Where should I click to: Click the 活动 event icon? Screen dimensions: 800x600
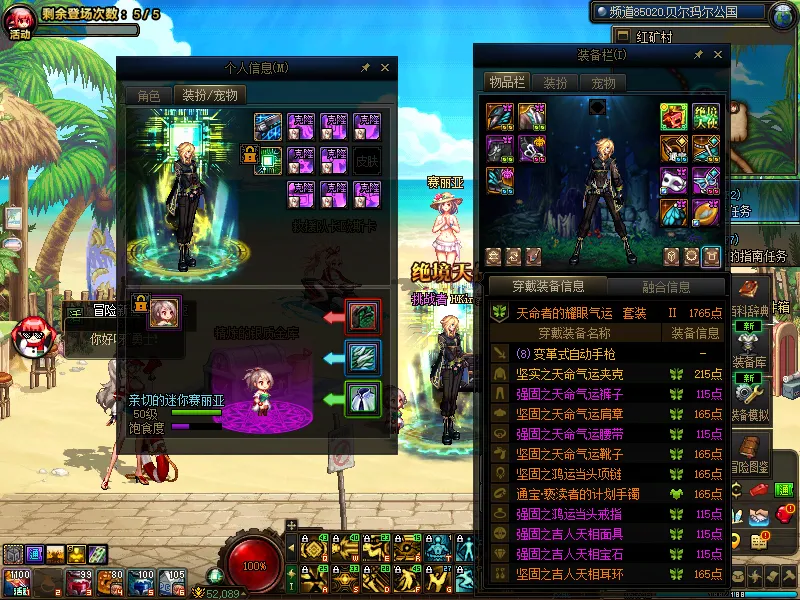[21, 20]
